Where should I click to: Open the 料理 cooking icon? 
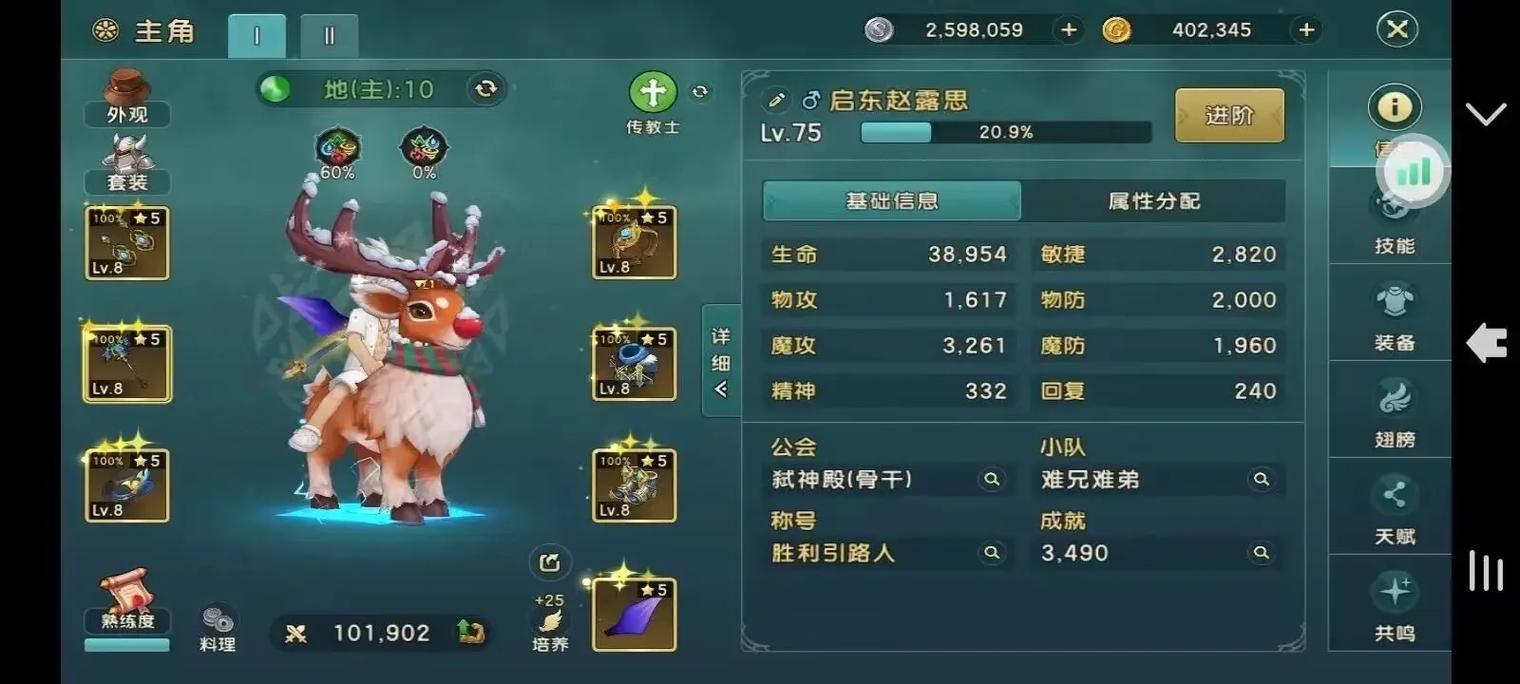pyautogui.click(x=217, y=628)
